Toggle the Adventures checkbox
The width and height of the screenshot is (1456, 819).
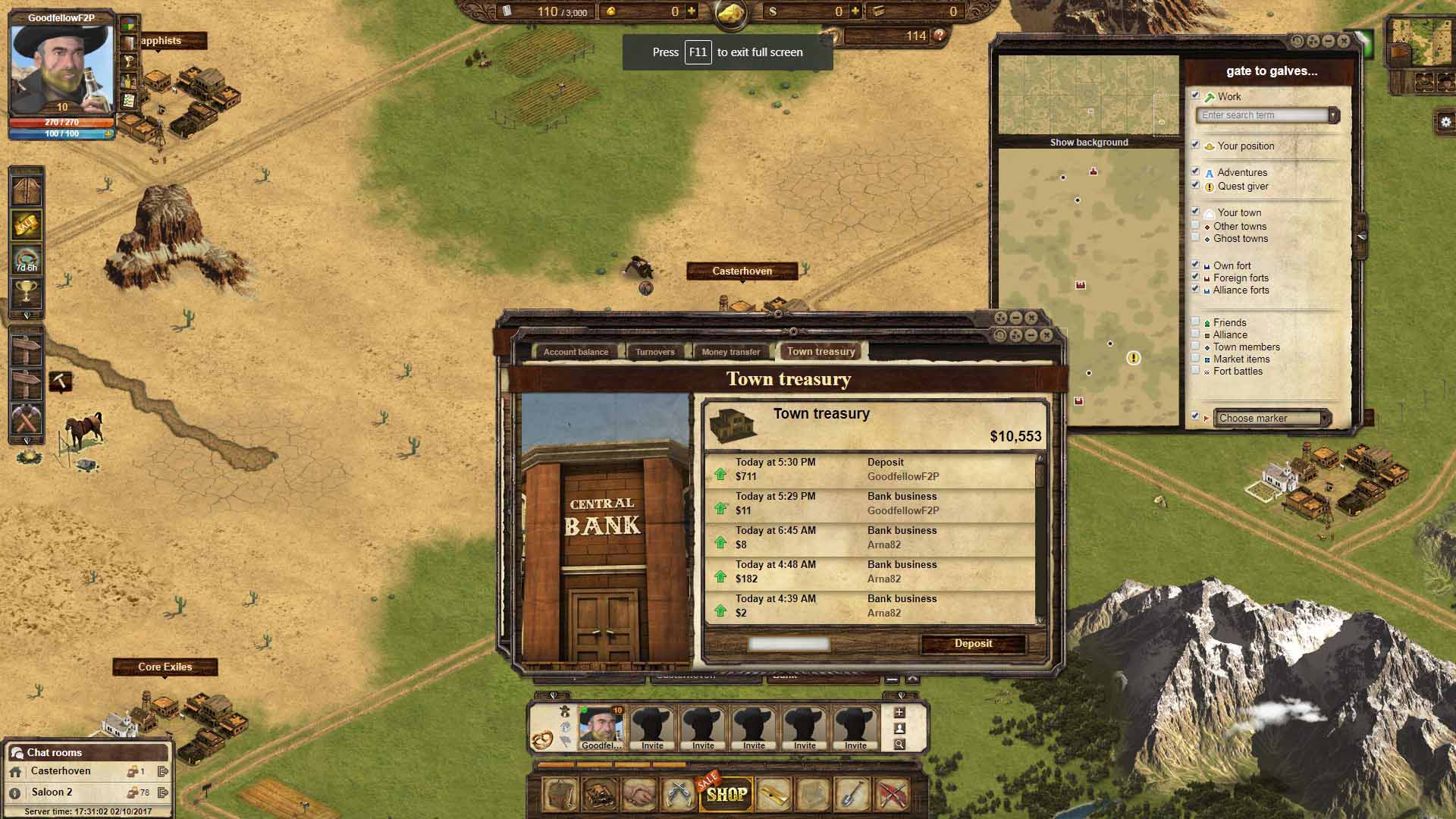point(1196,172)
